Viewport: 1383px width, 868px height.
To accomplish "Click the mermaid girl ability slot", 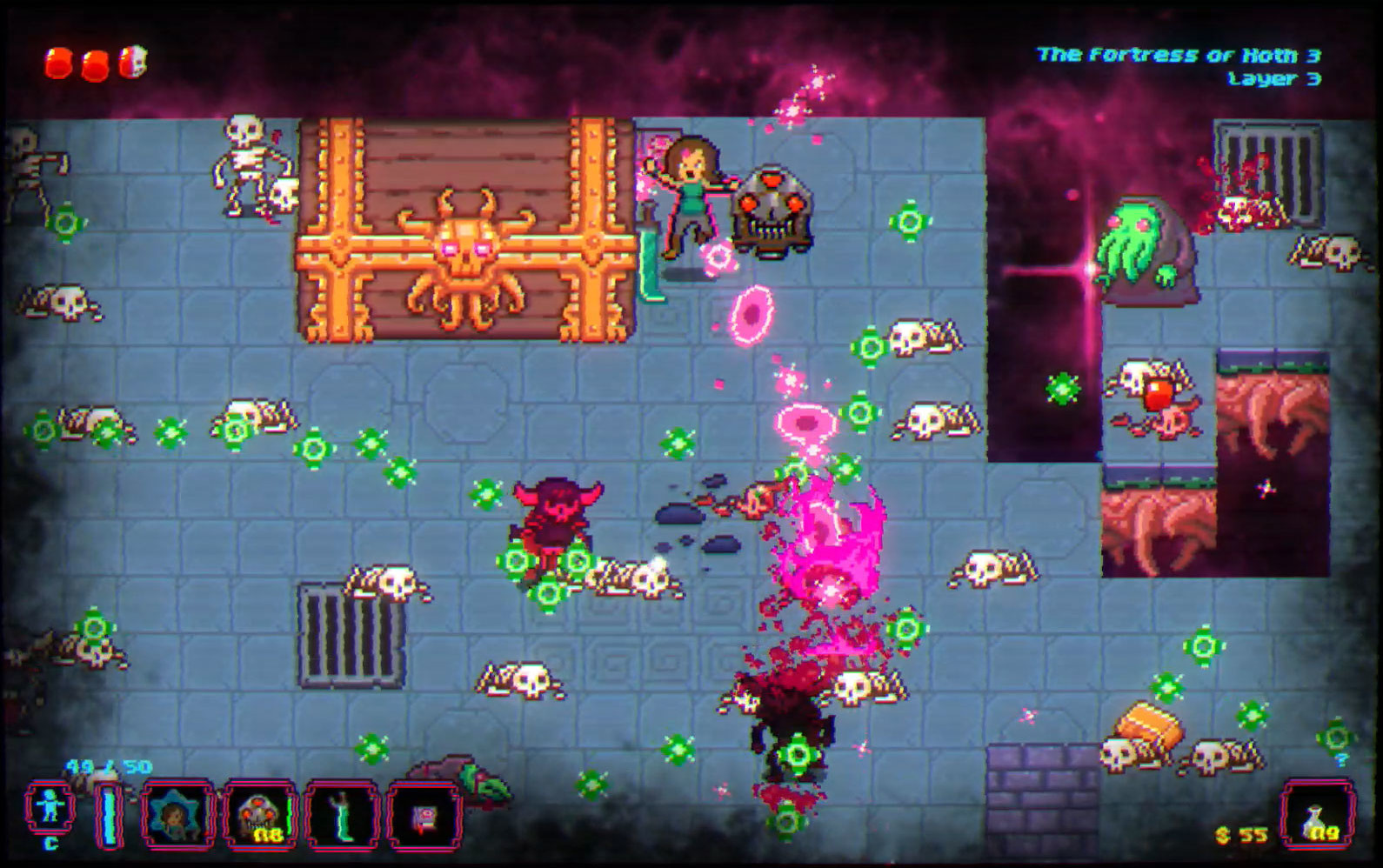I will pyautogui.click(x=177, y=816).
